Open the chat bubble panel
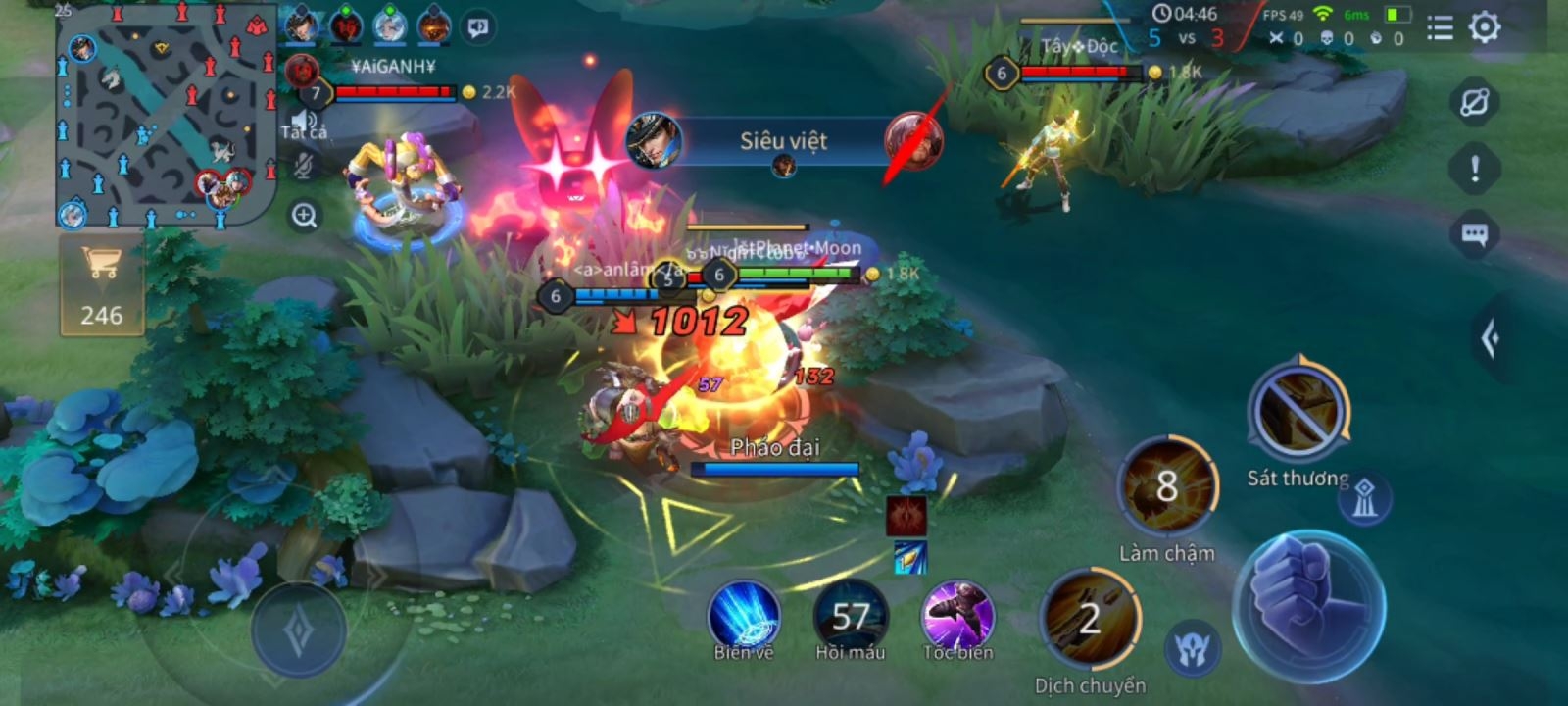1568x706 pixels. tap(1474, 235)
